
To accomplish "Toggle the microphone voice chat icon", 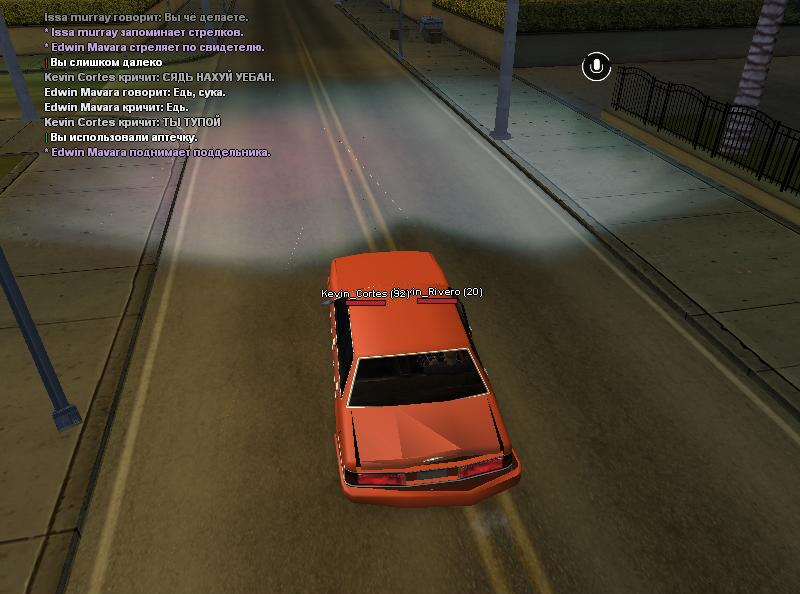I will (596, 67).
